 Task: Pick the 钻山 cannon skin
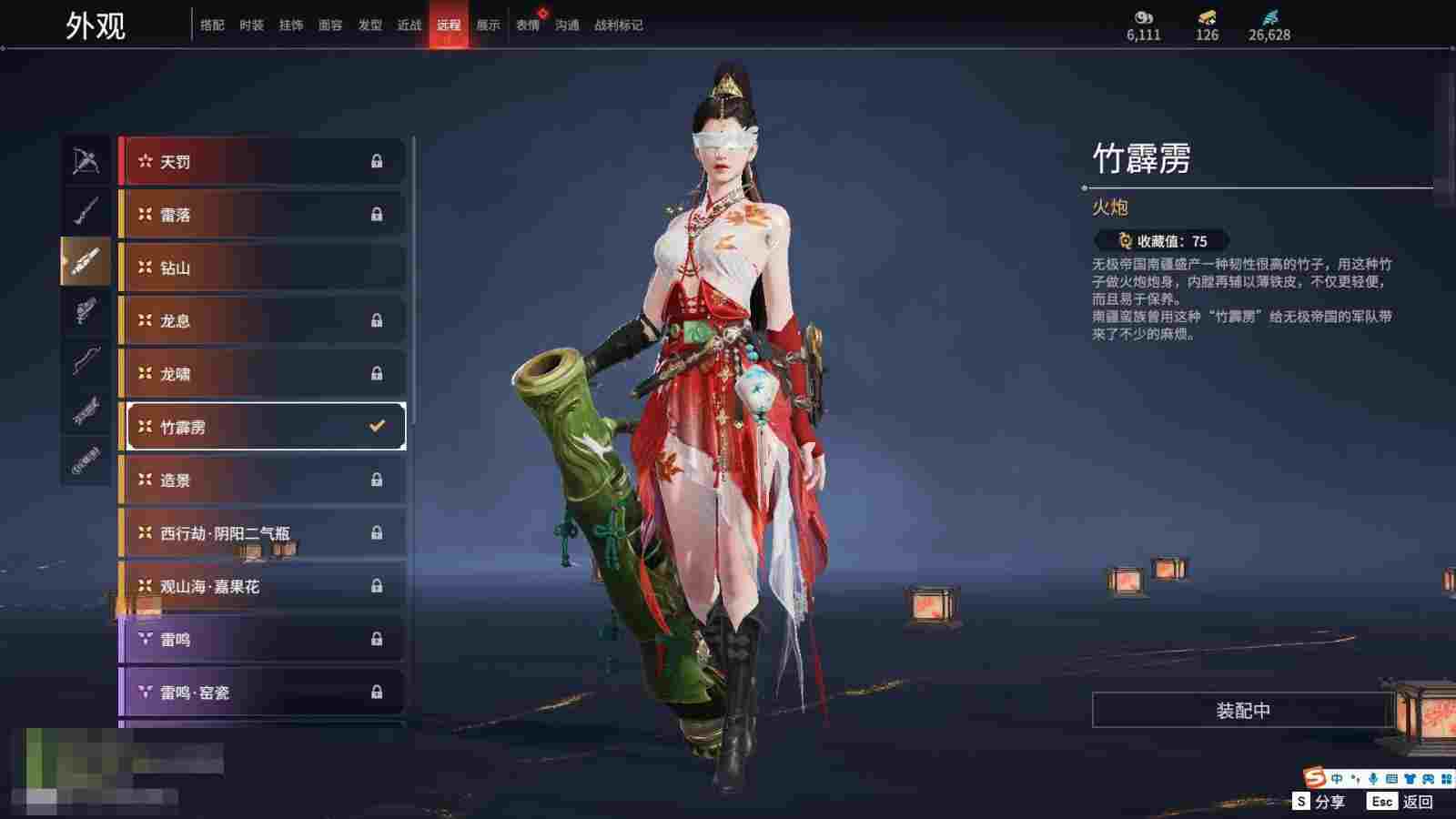click(x=262, y=268)
